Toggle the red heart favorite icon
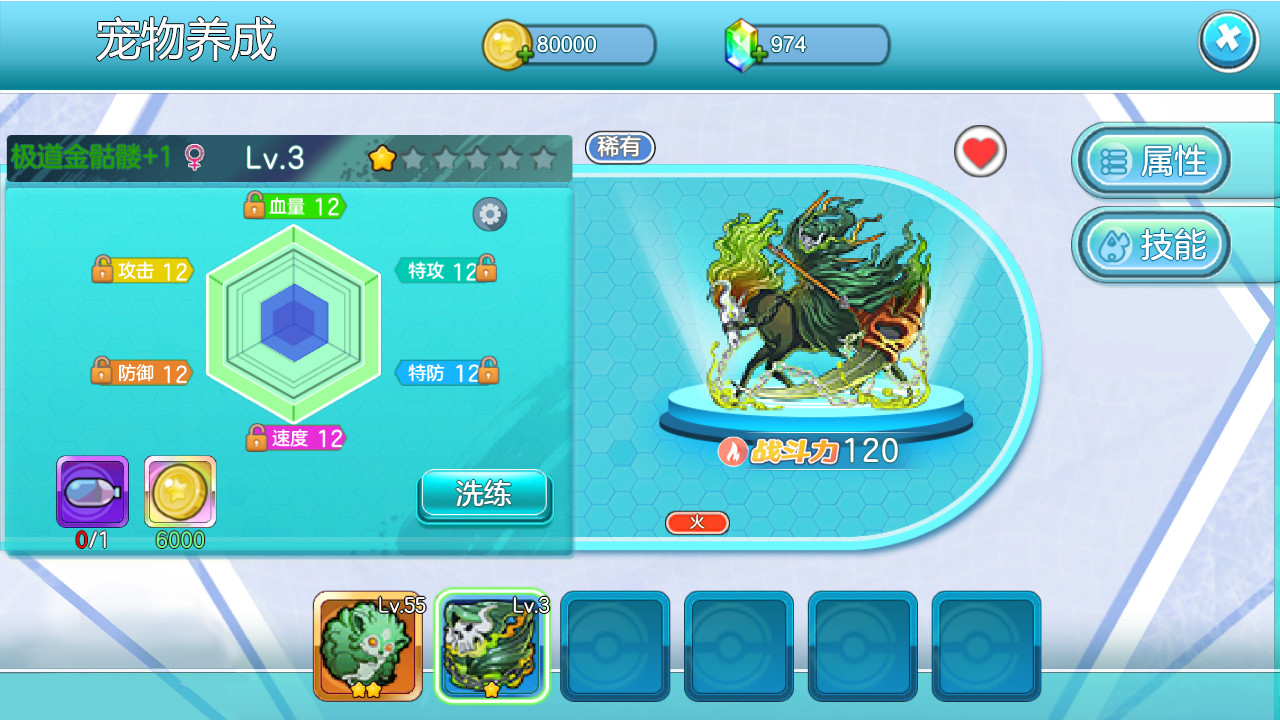The width and height of the screenshot is (1280, 720). 980,152
